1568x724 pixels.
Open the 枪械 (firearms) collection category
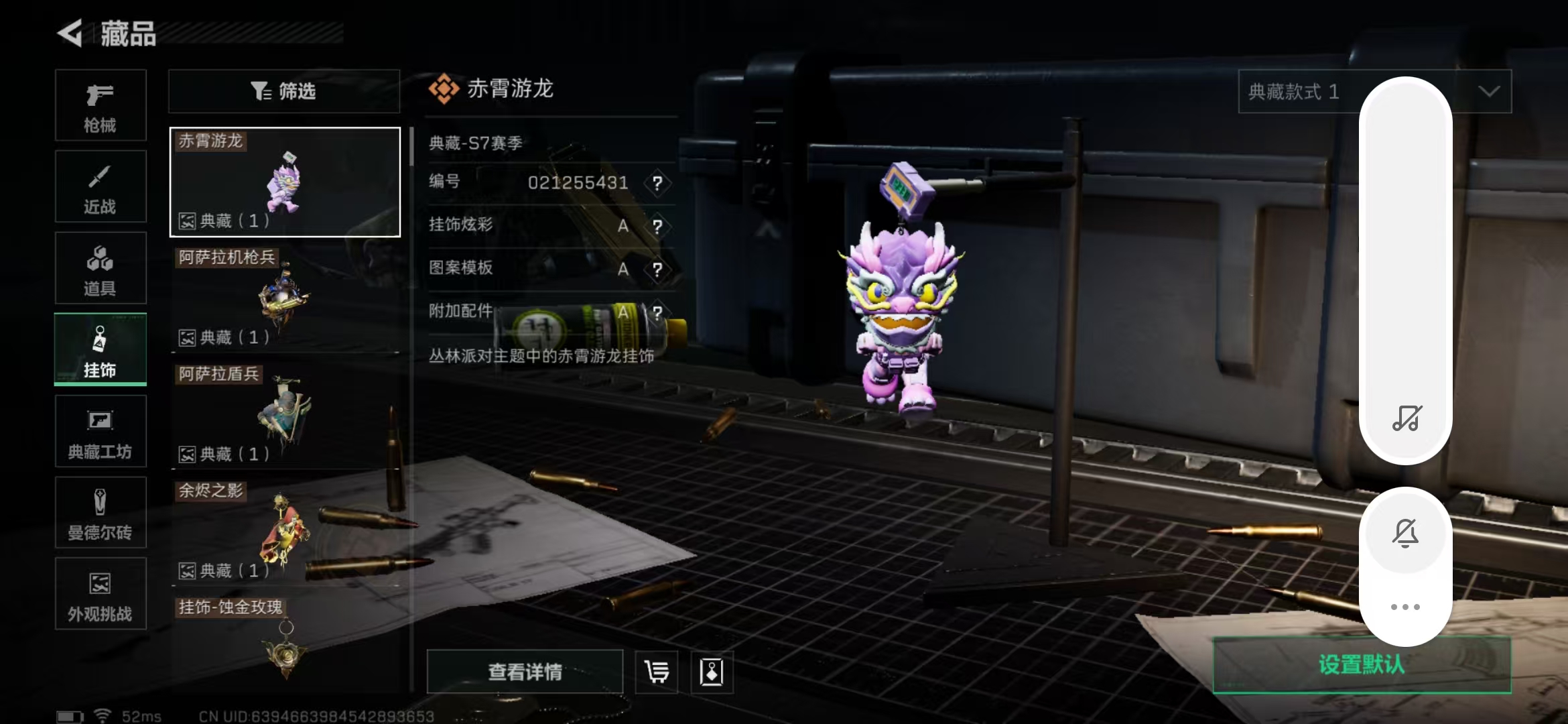click(x=101, y=106)
